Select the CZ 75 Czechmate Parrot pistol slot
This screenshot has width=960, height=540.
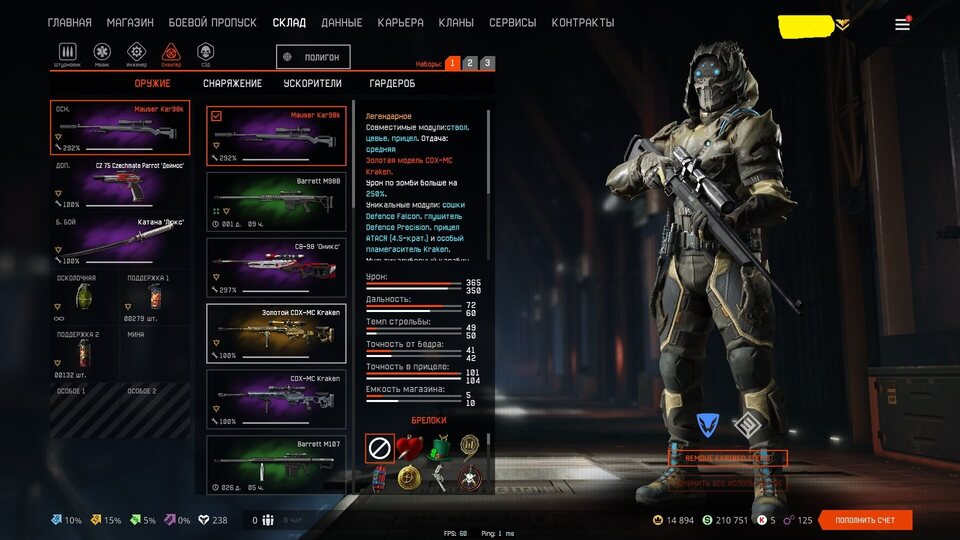pos(120,183)
